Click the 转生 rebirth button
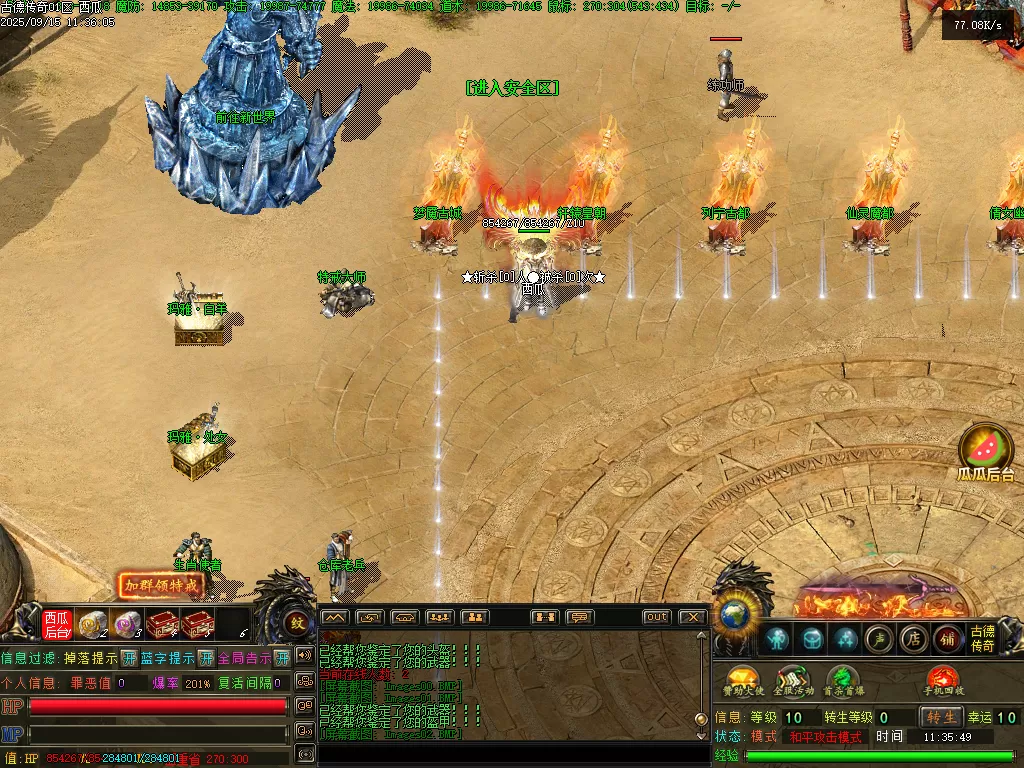The width and height of the screenshot is (1024, 768). [941, 717]
